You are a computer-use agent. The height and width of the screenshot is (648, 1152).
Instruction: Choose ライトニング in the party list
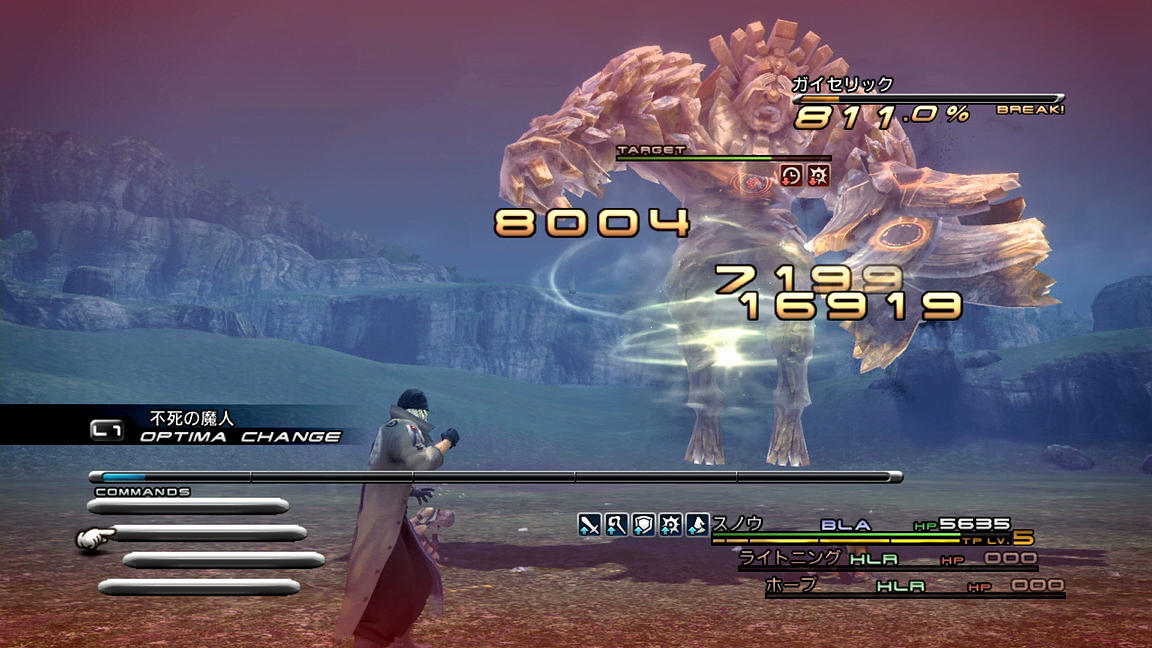775,555
